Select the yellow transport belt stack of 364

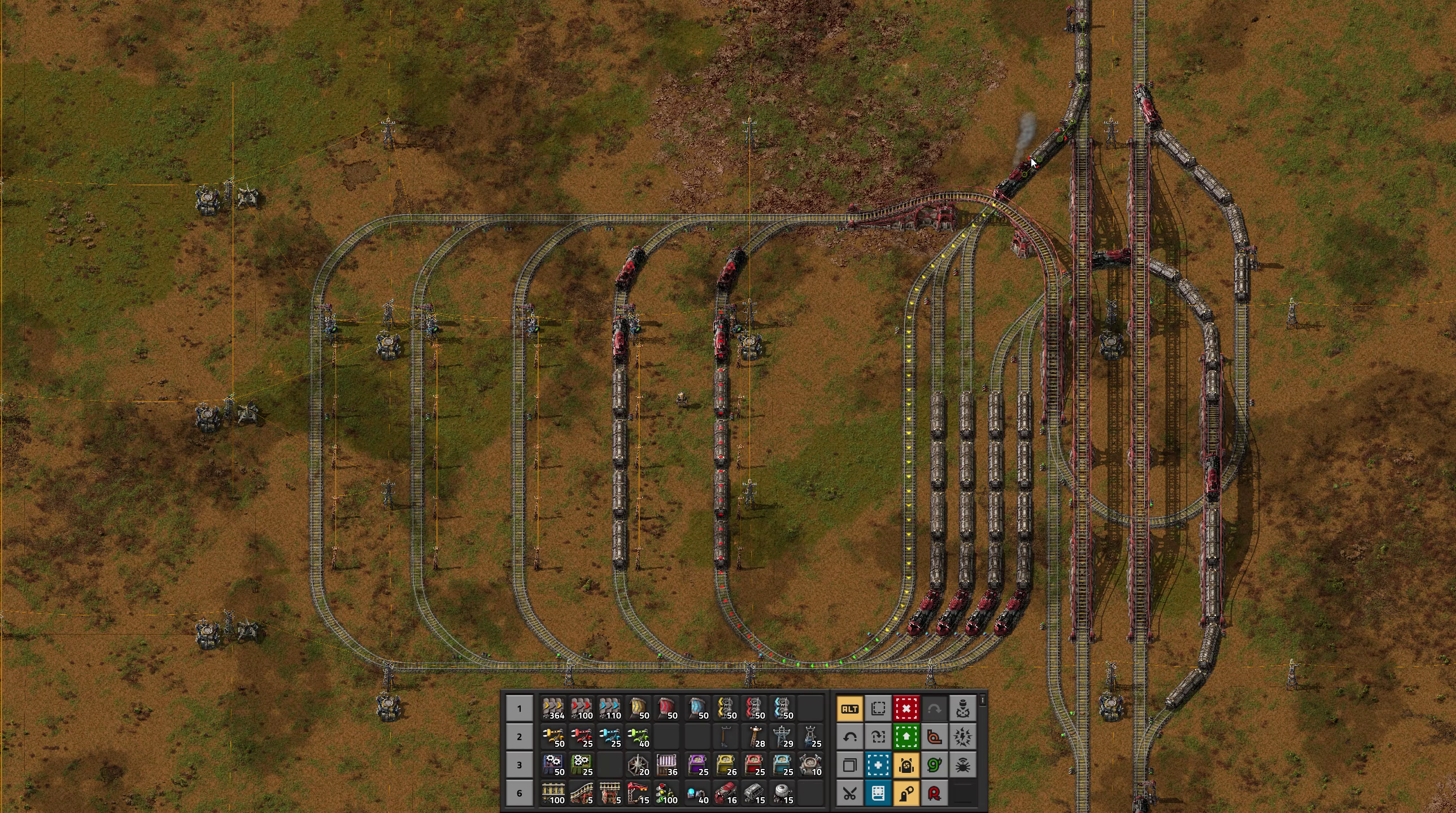[x=553, y=709]
